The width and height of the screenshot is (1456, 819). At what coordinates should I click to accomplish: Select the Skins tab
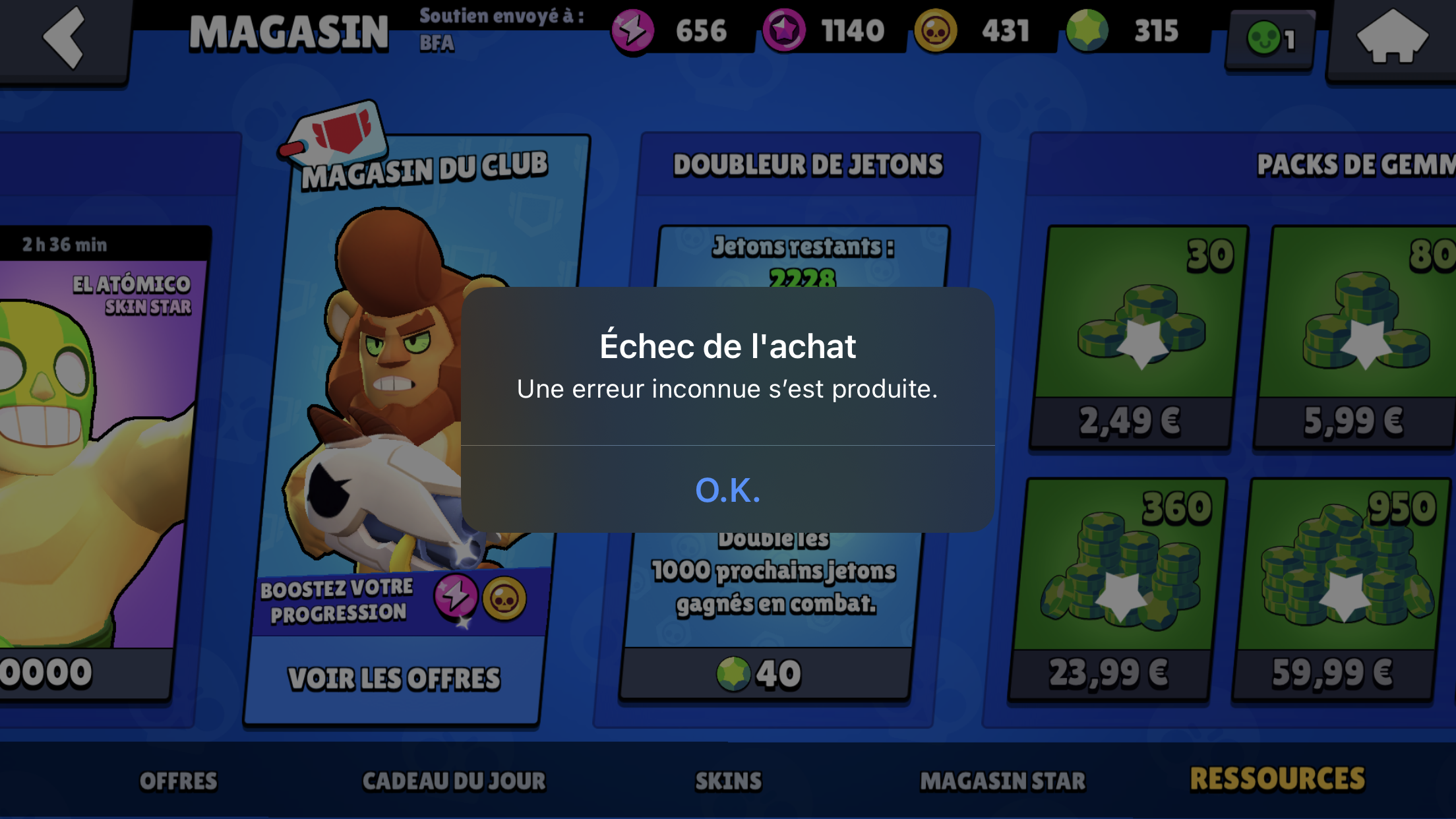pyautogui.click(x=728, y=781)
